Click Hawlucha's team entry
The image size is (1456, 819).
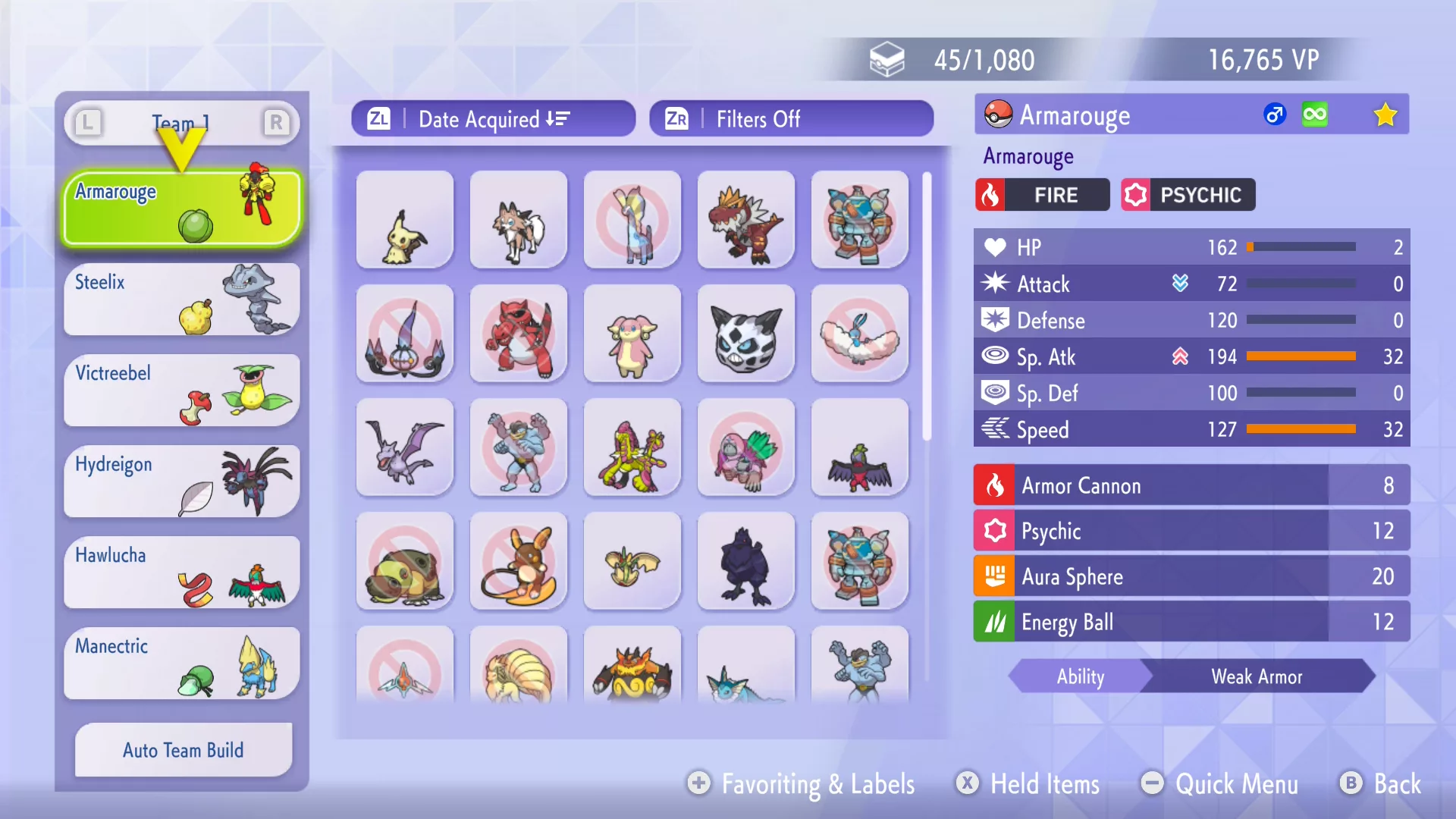point(182,572)
